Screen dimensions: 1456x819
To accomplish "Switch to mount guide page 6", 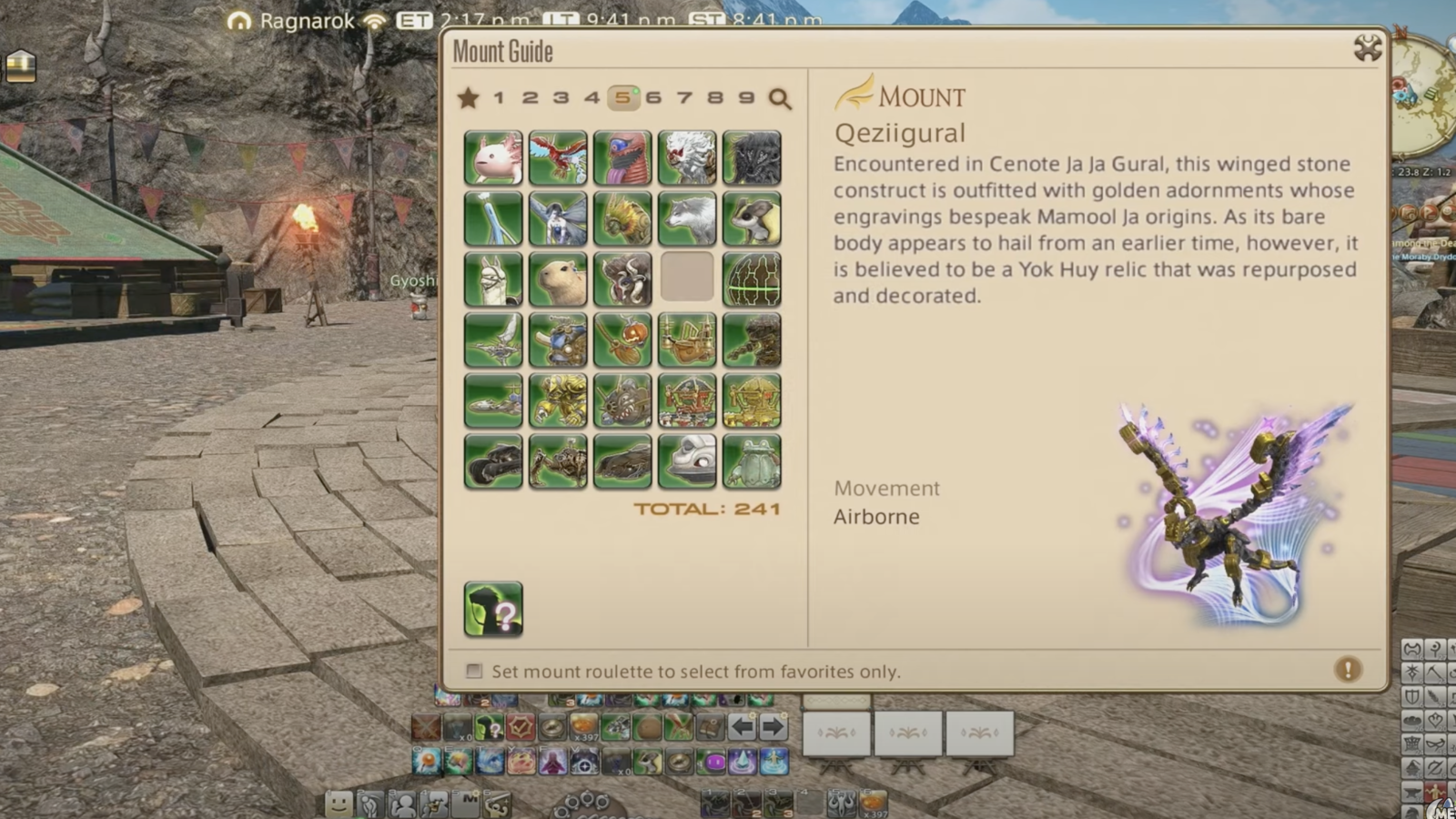I will coord(654,98).
